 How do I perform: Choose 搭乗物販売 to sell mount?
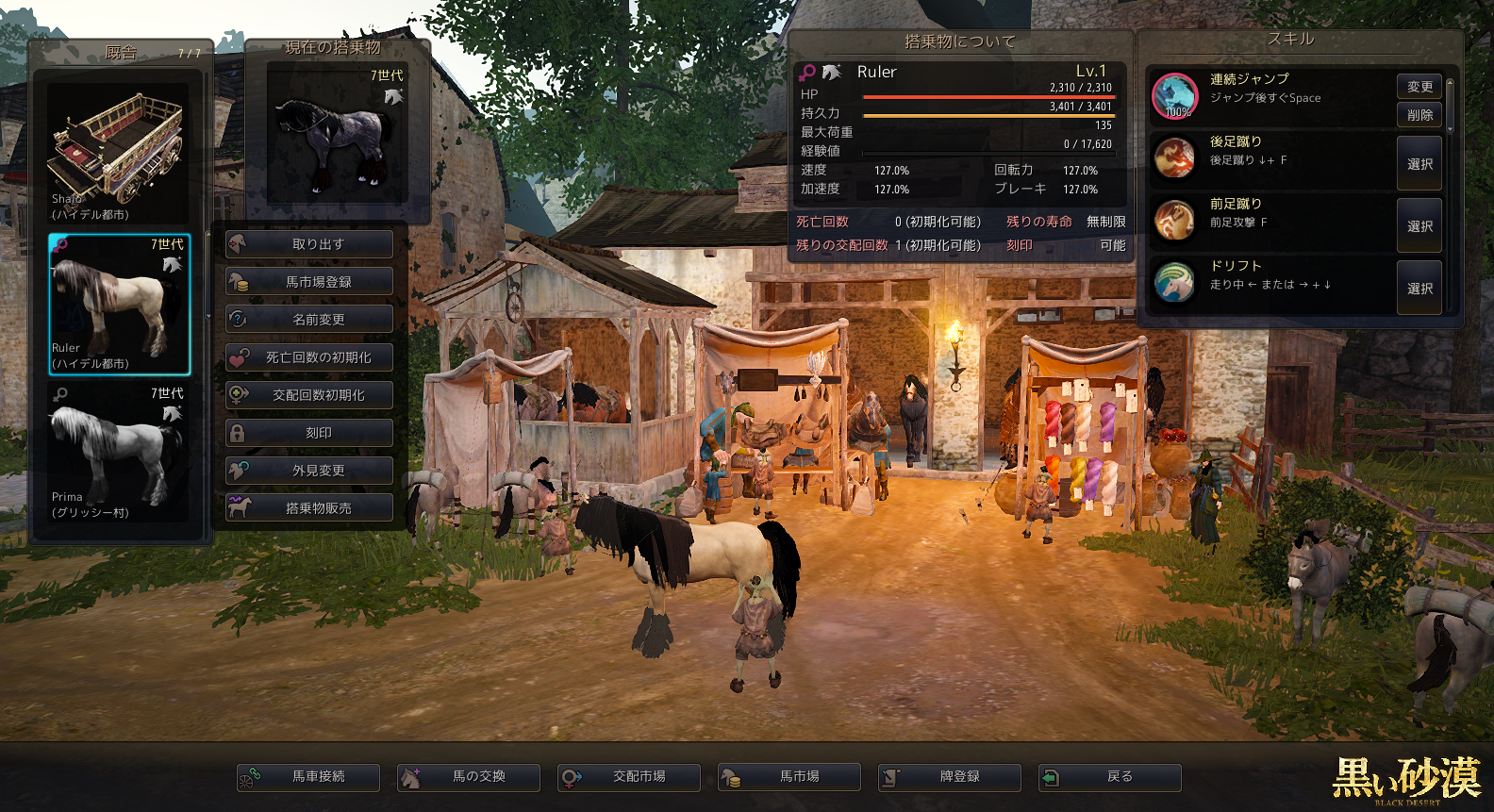pos(309,508)
